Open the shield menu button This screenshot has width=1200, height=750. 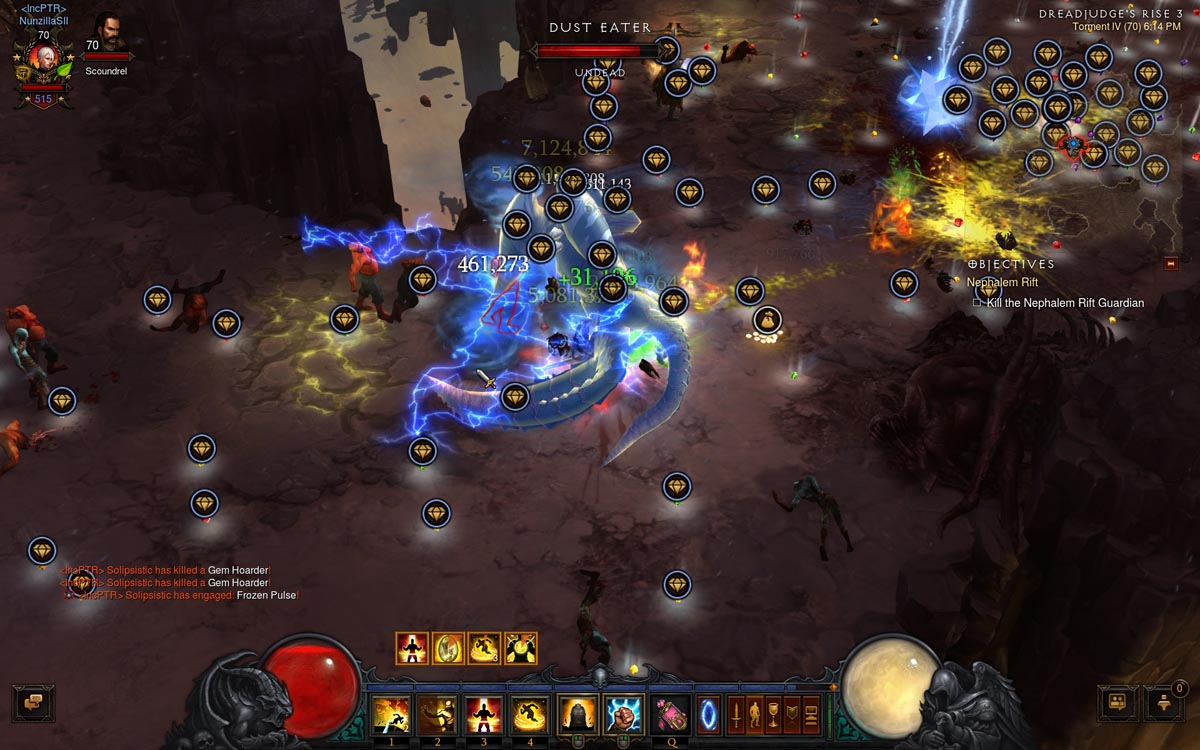[792, 715]
